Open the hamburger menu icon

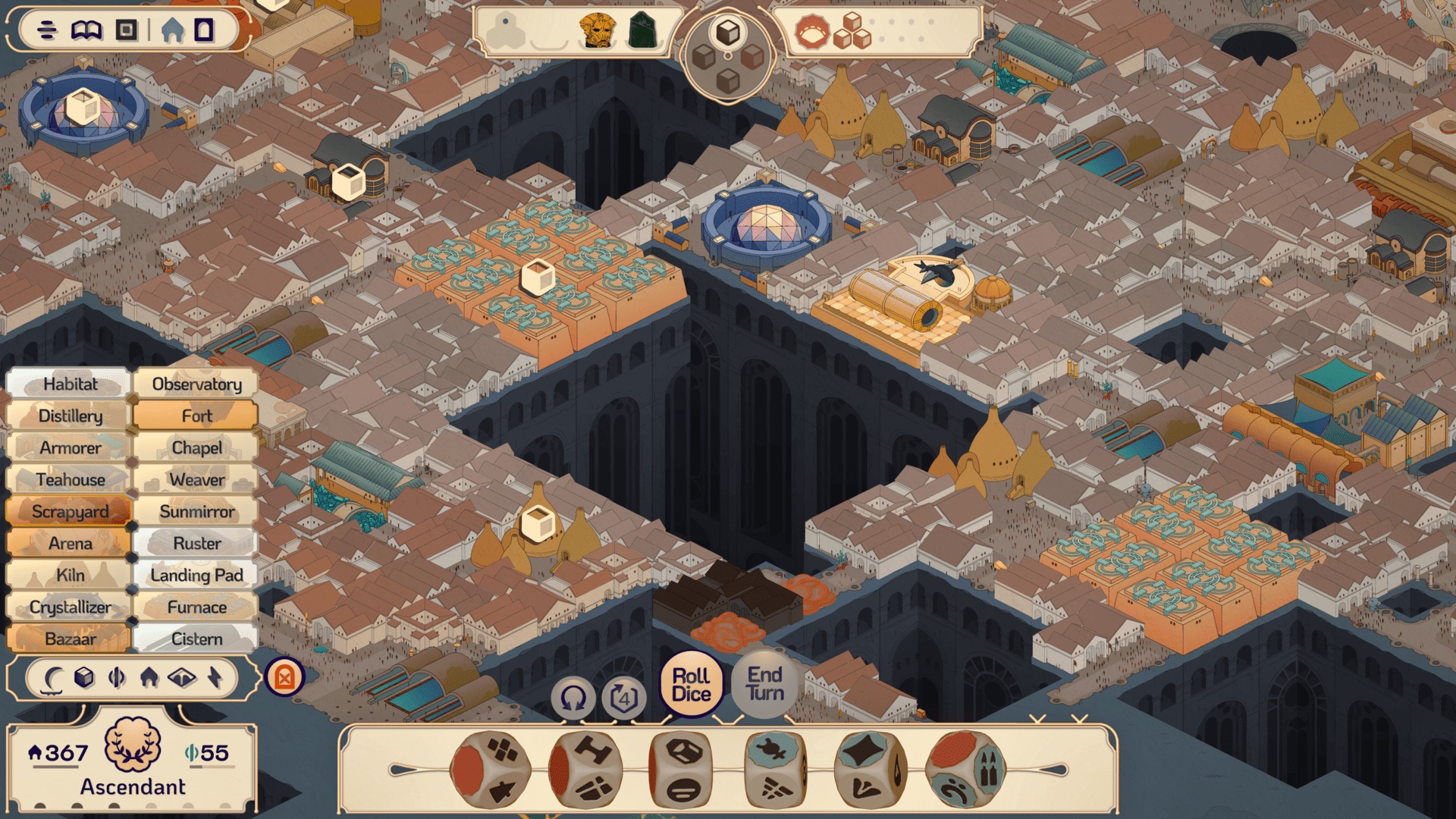[x=47, y=30]
